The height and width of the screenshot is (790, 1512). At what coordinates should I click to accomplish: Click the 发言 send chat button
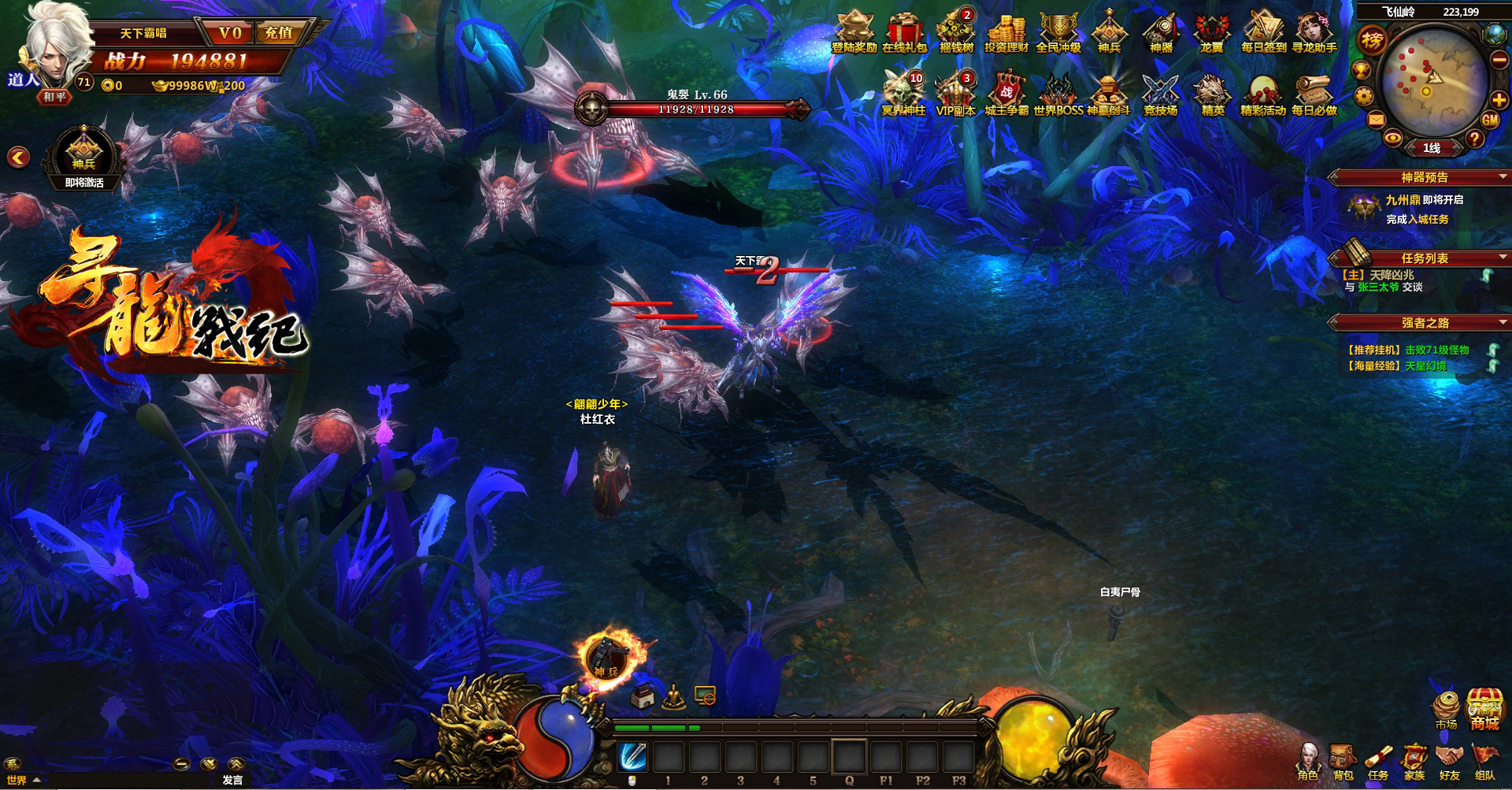(x=232, y=780)
